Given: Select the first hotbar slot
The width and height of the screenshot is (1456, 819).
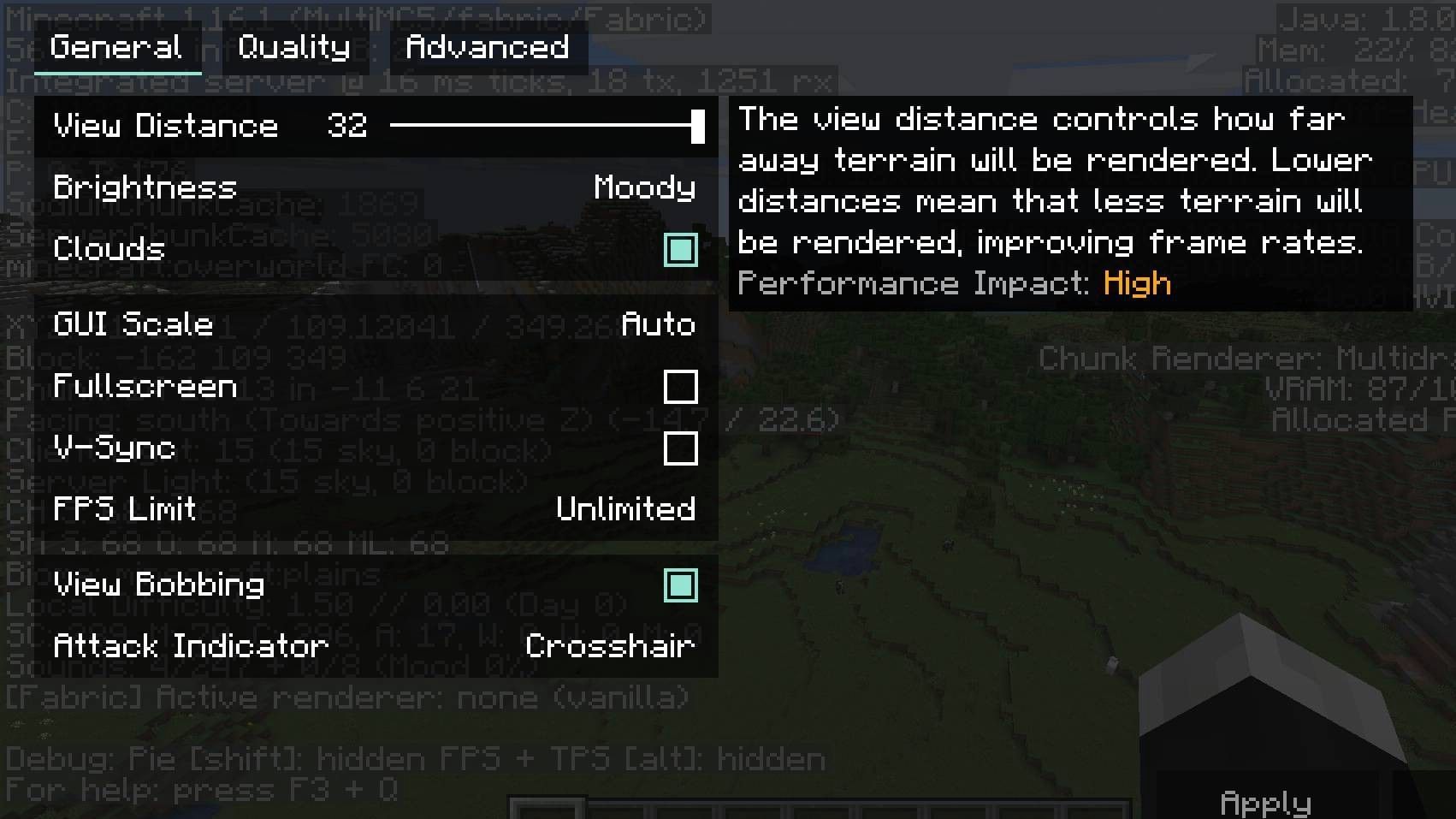Looking at the screenshot, I should pos(542,809).
